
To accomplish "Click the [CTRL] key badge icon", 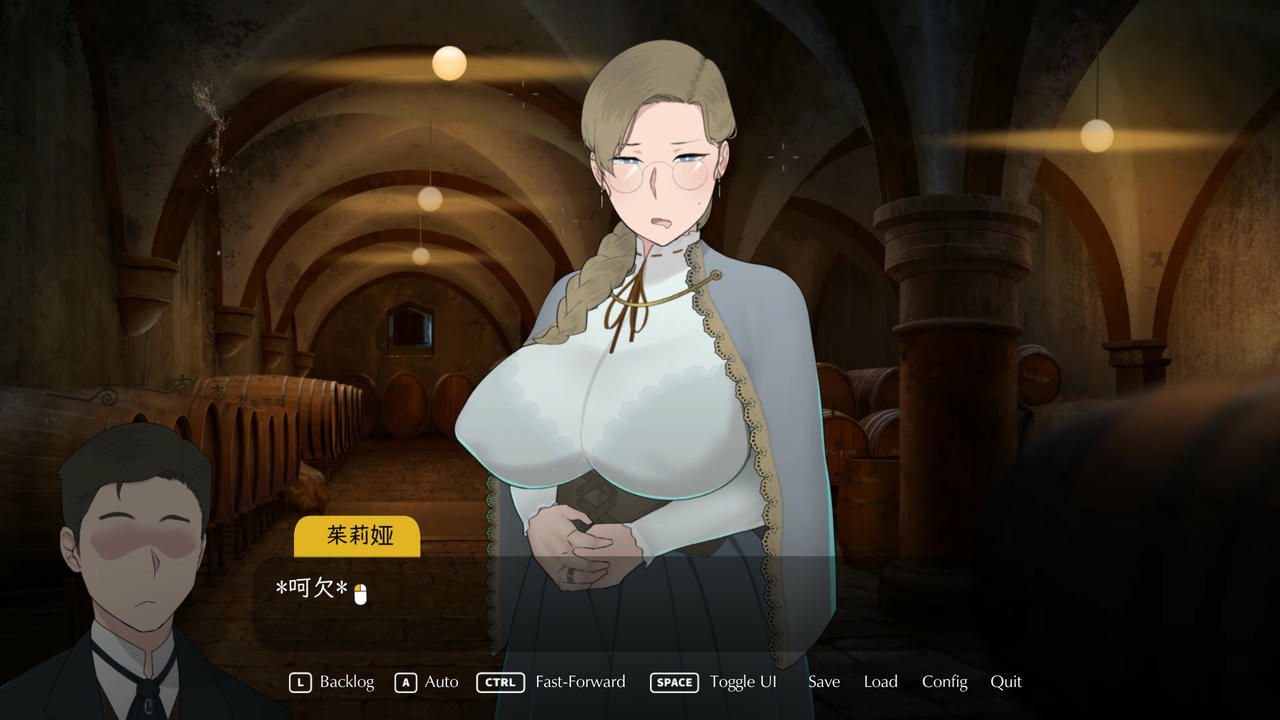I will click(500, 682).
